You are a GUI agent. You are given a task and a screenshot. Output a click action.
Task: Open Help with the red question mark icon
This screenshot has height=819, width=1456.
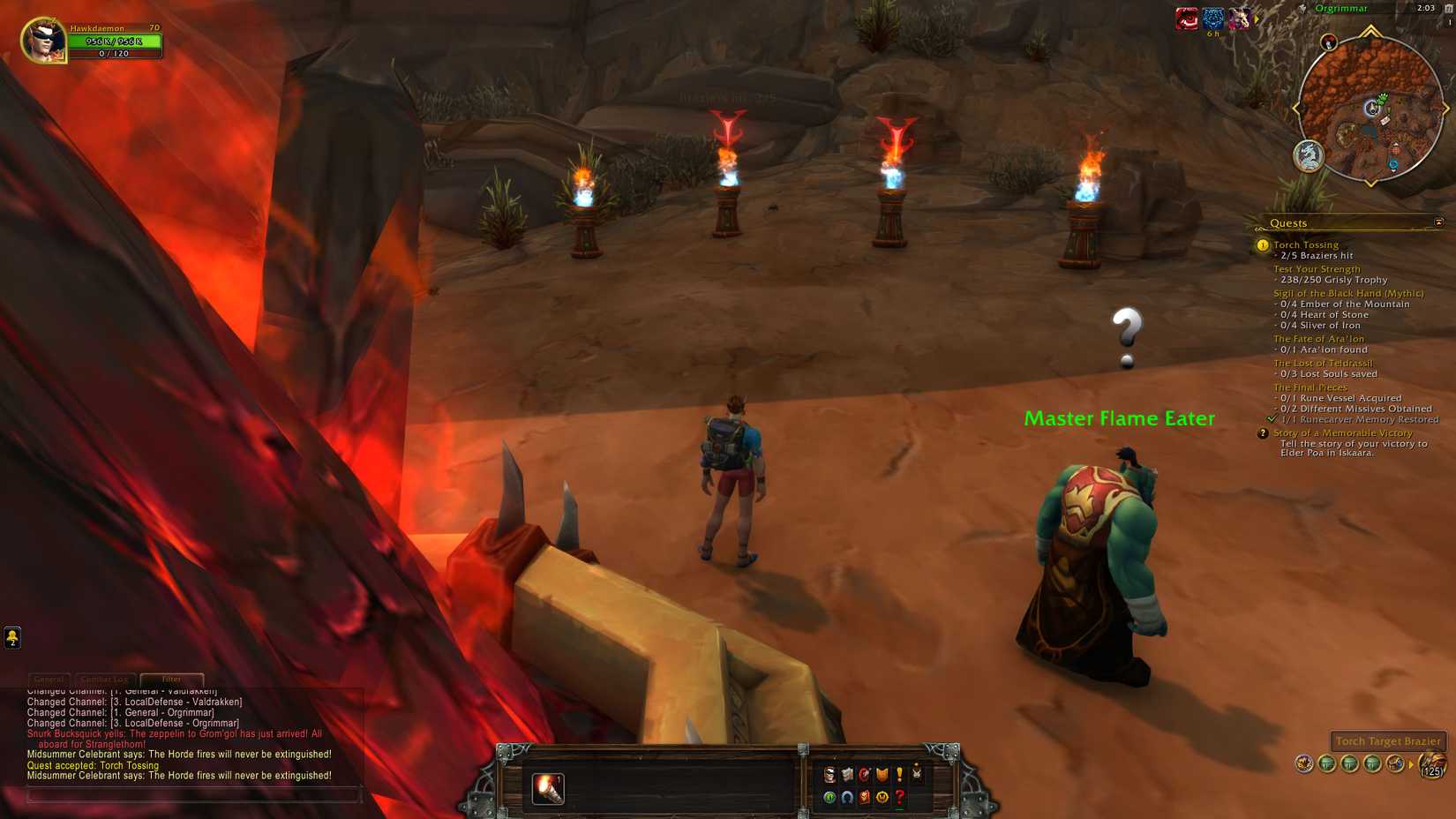[897, 798]
